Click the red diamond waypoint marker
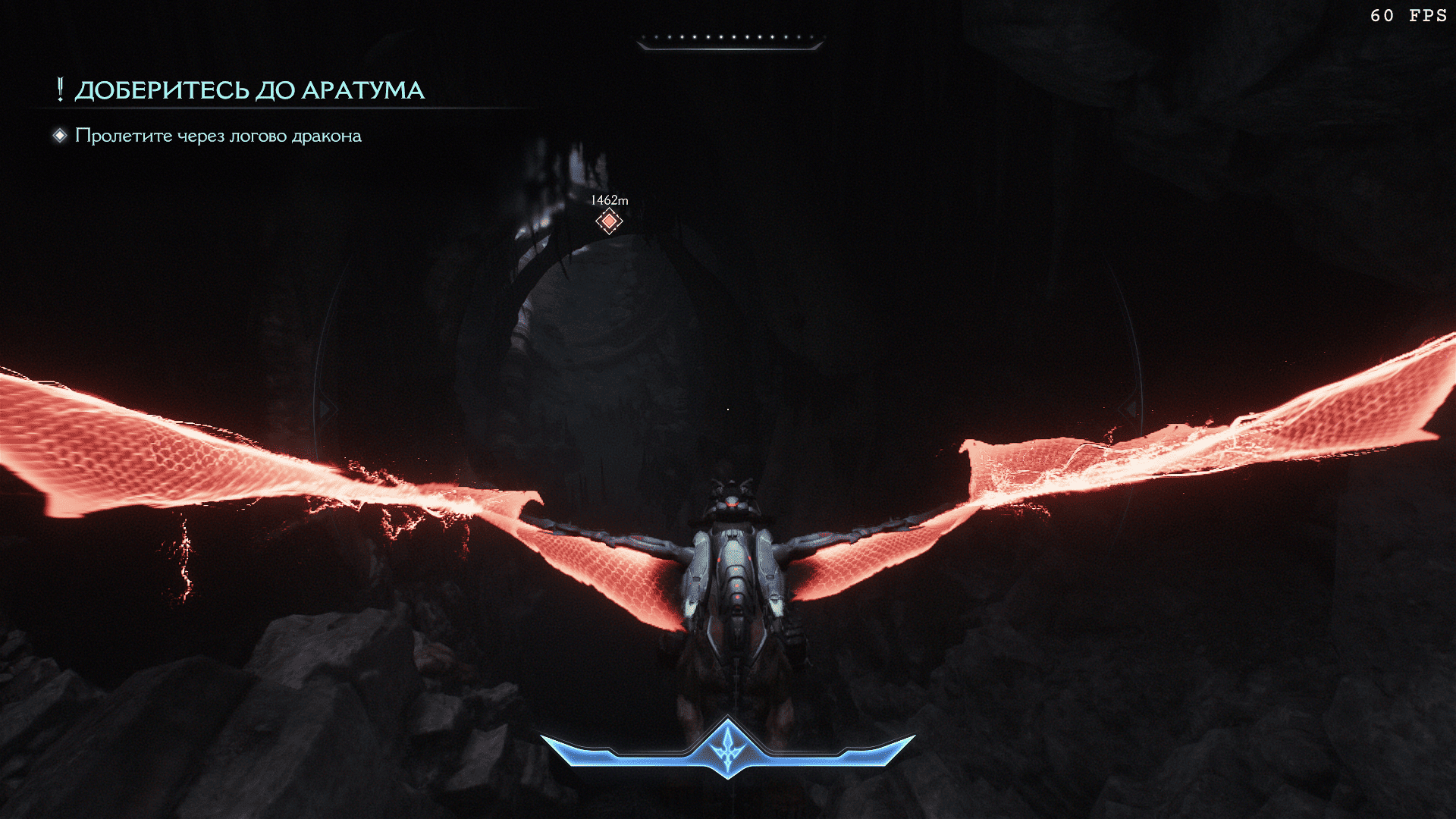 (609, 221)
